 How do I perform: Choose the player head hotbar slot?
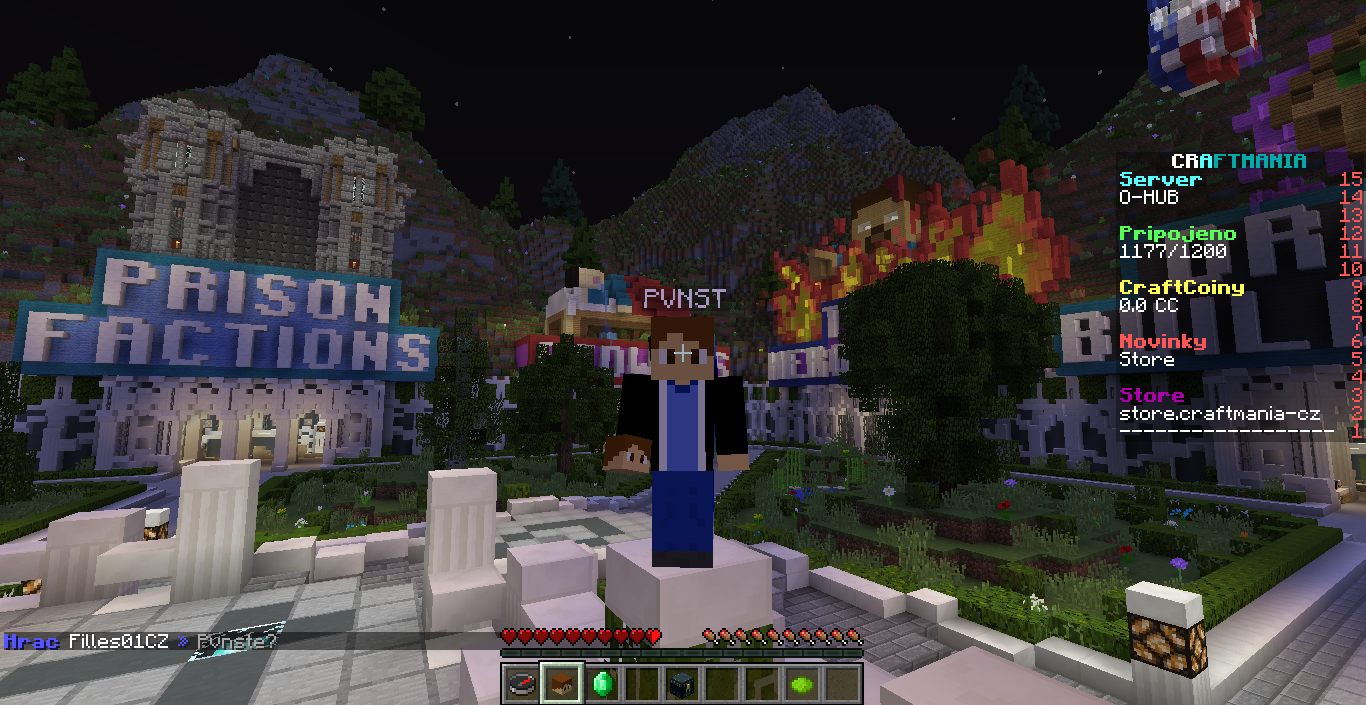point(560,684)
